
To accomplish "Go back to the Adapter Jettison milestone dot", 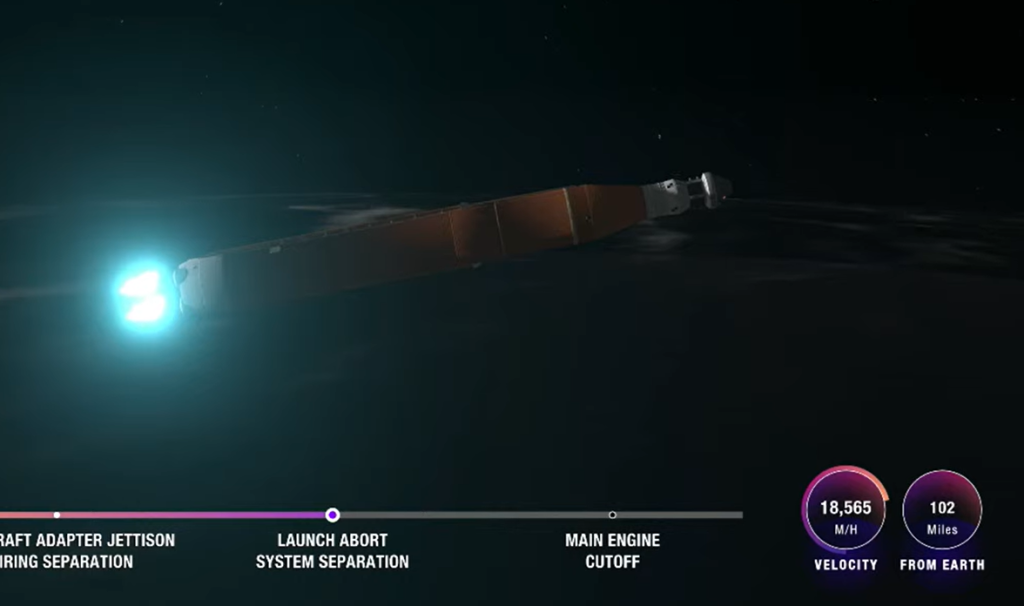I will pyautogui.click(x=57, y=515).
